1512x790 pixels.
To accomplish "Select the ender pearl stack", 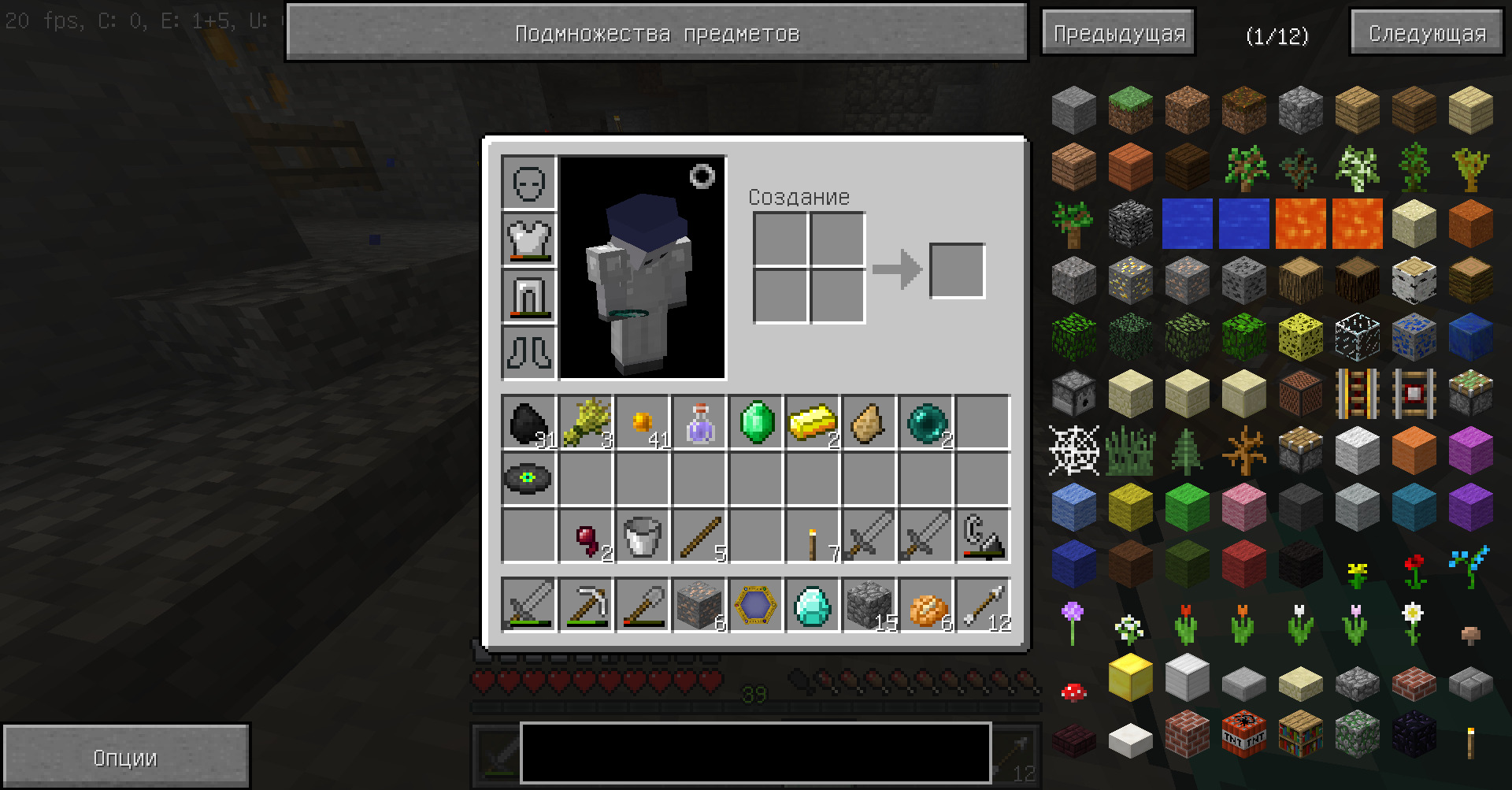I will (926, 422).
